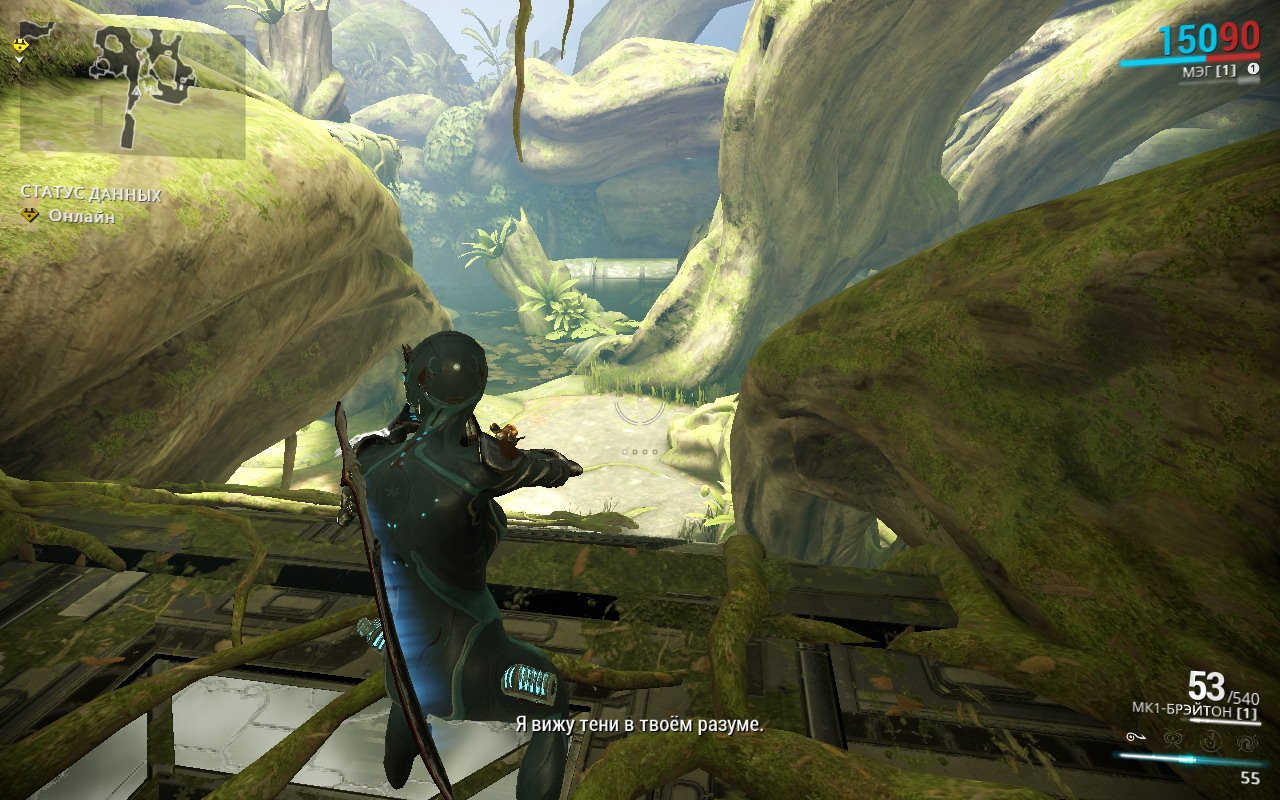Image resolution: width=1280 pixels, height=800 pixels.
Task: Use the third ability with circular emblem
Action: click(x=1211, y=740)
